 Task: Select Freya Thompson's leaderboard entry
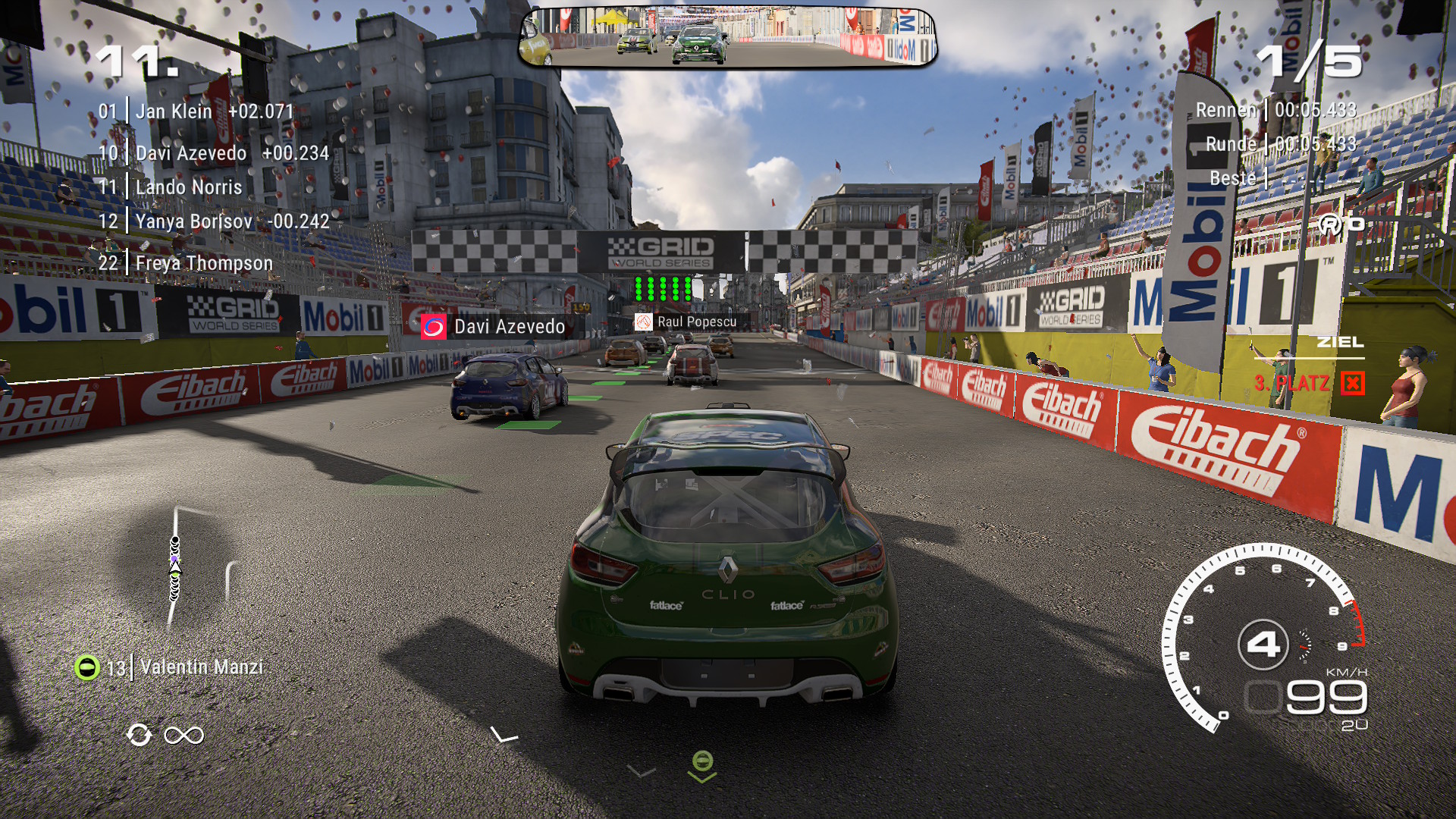pyautogui.click(x=186, y=263)
